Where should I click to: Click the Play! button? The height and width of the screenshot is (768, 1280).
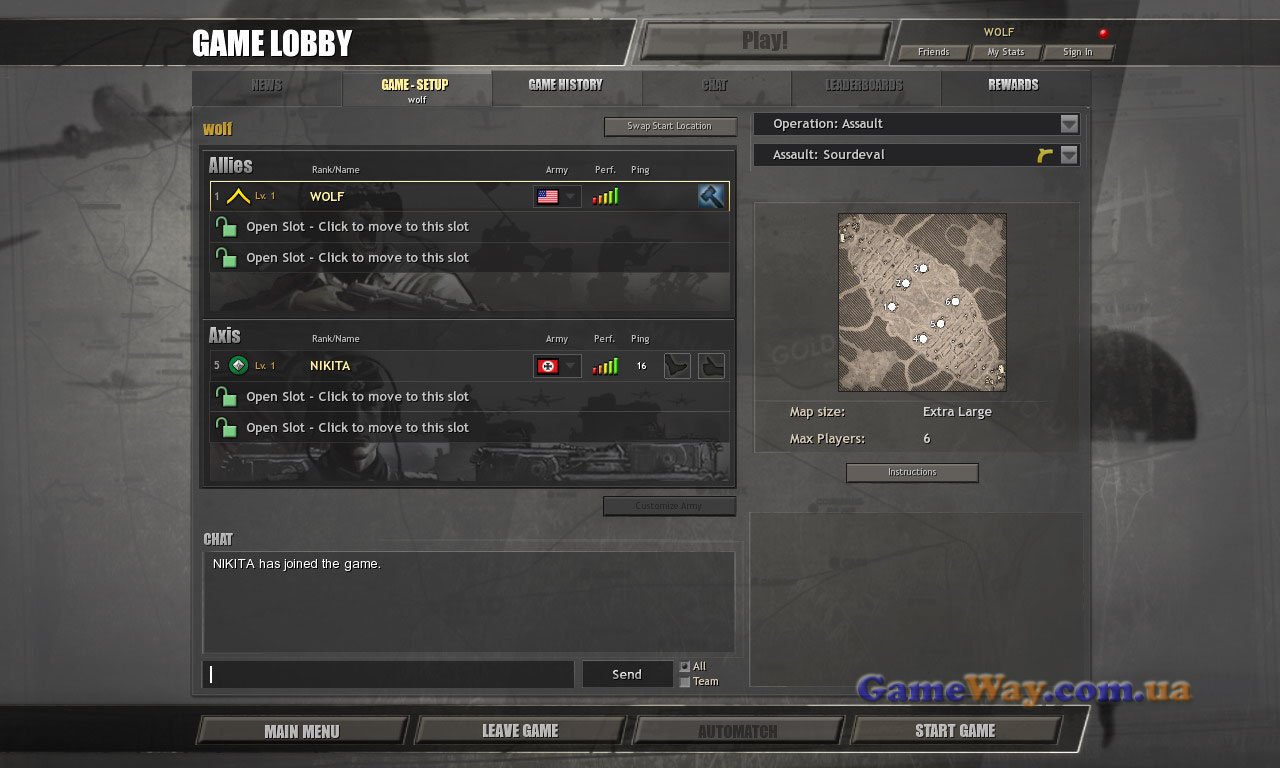765,41
